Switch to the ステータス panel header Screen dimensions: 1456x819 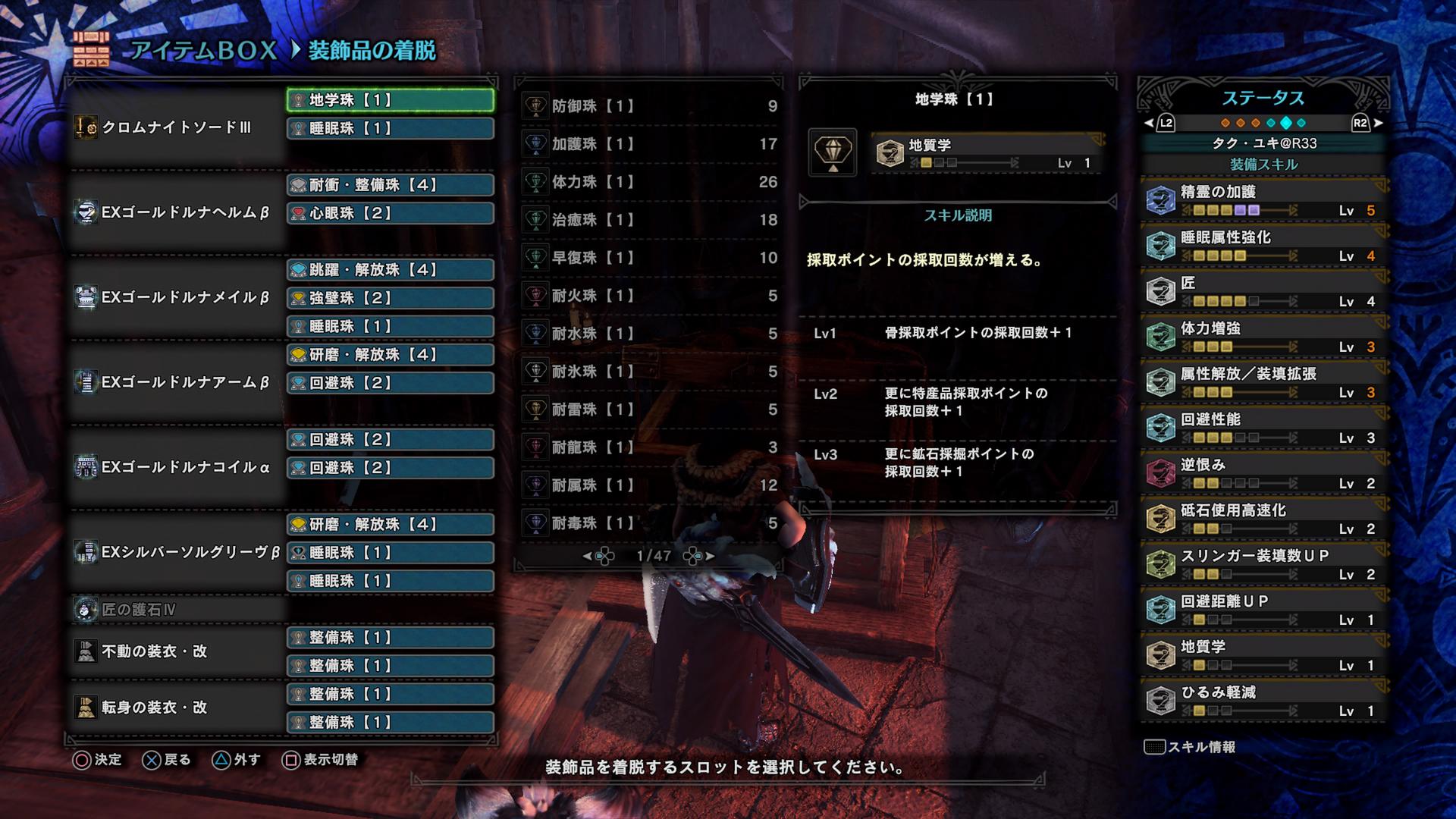[1264, 96]
